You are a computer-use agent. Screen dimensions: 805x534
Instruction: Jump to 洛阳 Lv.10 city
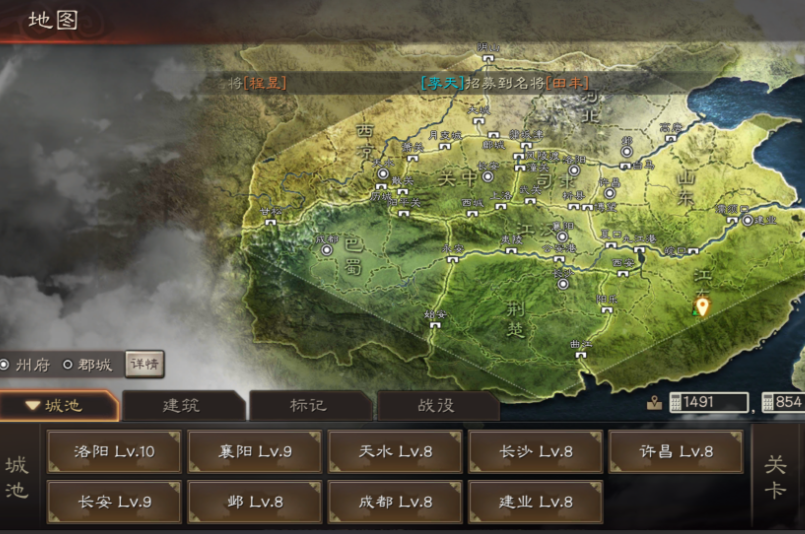114,452
